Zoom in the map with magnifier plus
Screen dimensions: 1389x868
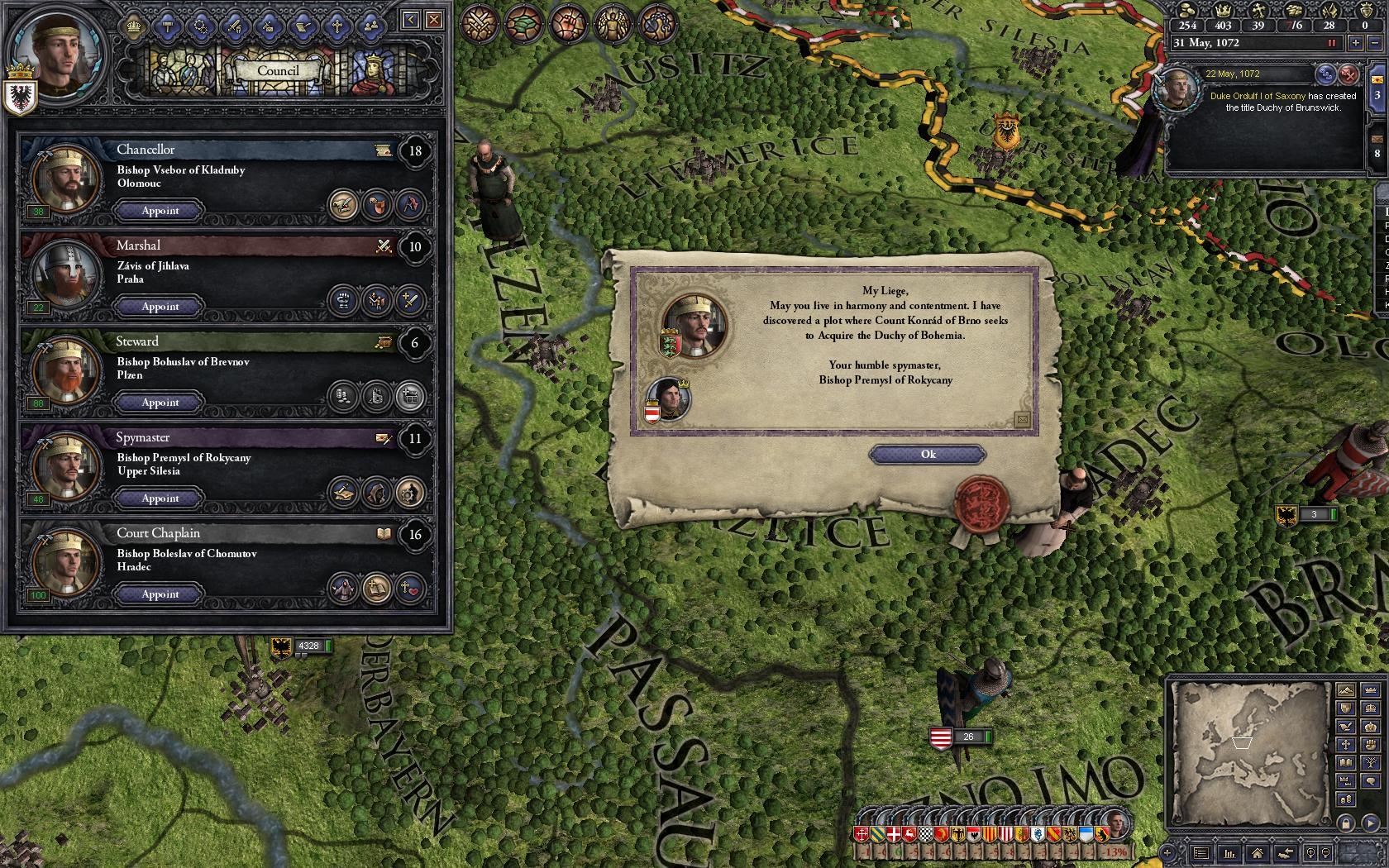1310,852
